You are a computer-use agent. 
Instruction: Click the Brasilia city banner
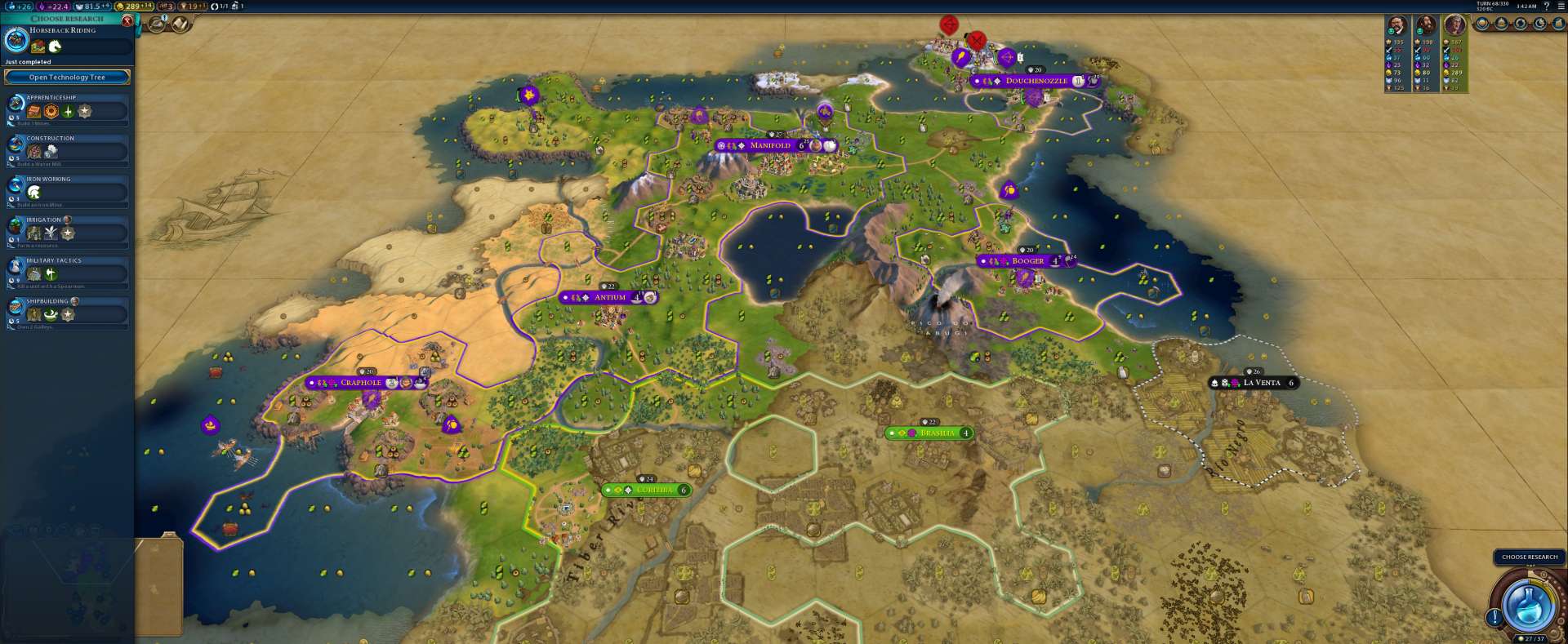pos(936,433)
